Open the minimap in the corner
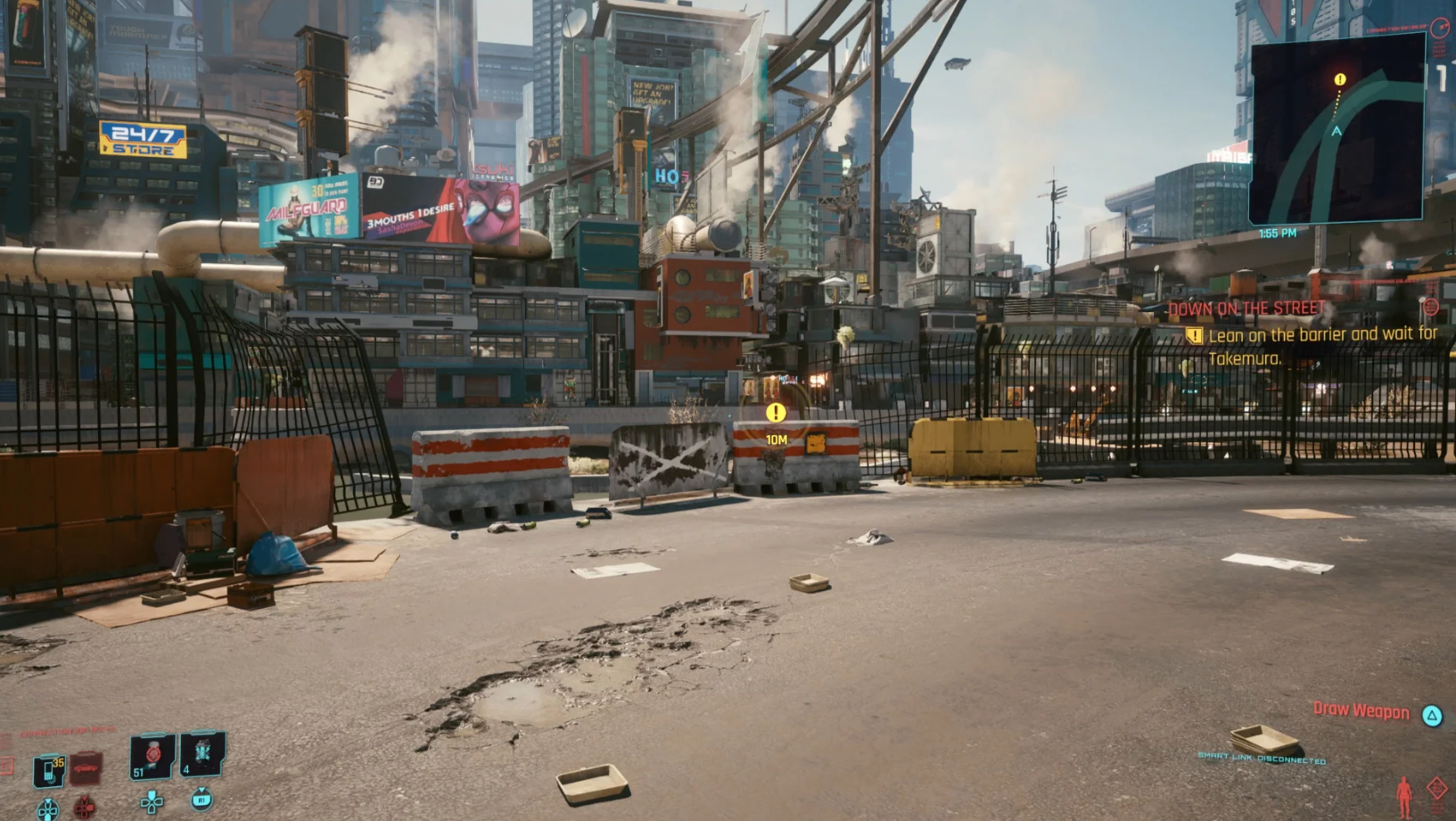This screenshot has width=1456, height=821. [1336, 130]
